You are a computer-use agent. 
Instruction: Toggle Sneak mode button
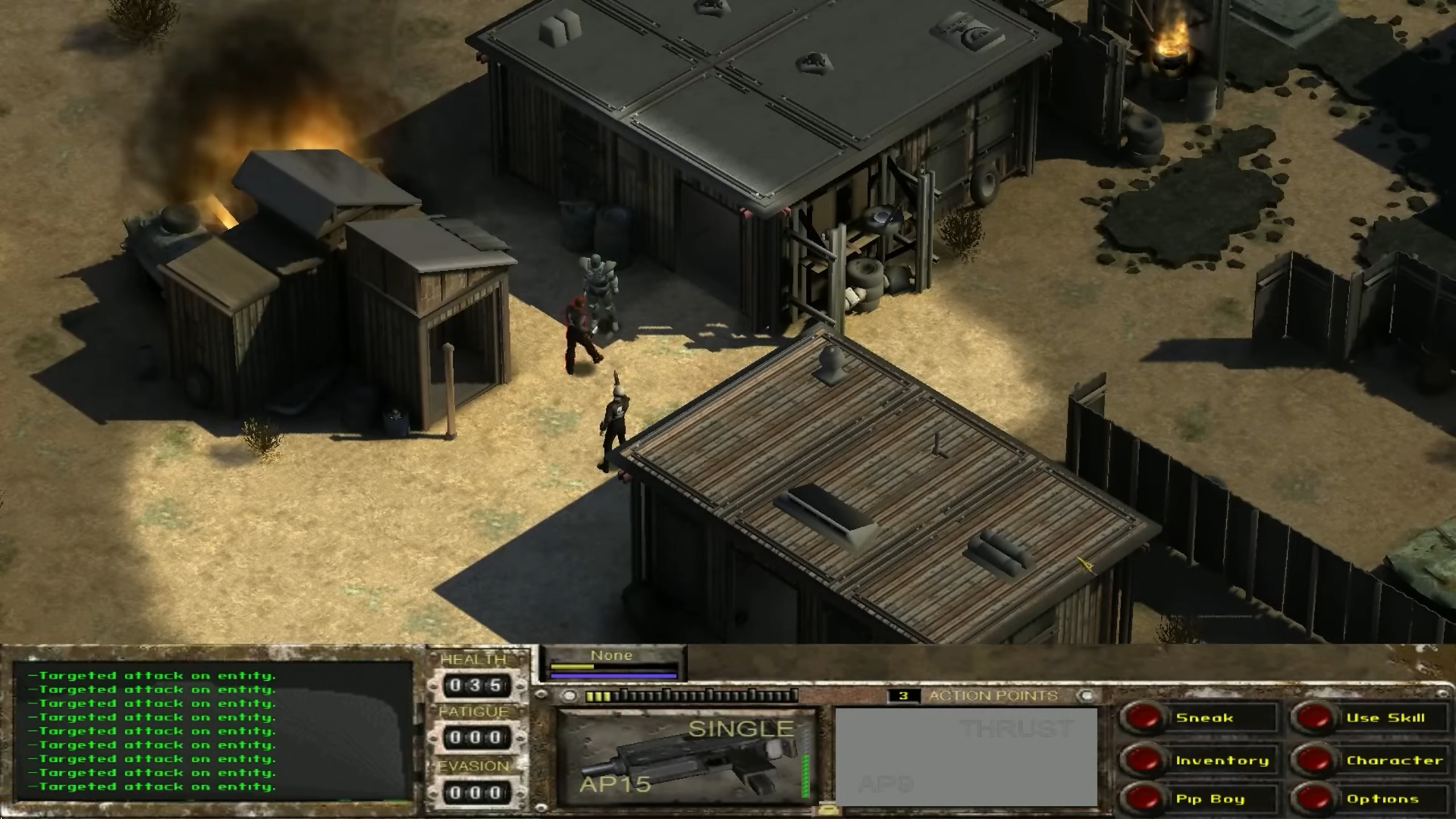(x=1143, y=718)
